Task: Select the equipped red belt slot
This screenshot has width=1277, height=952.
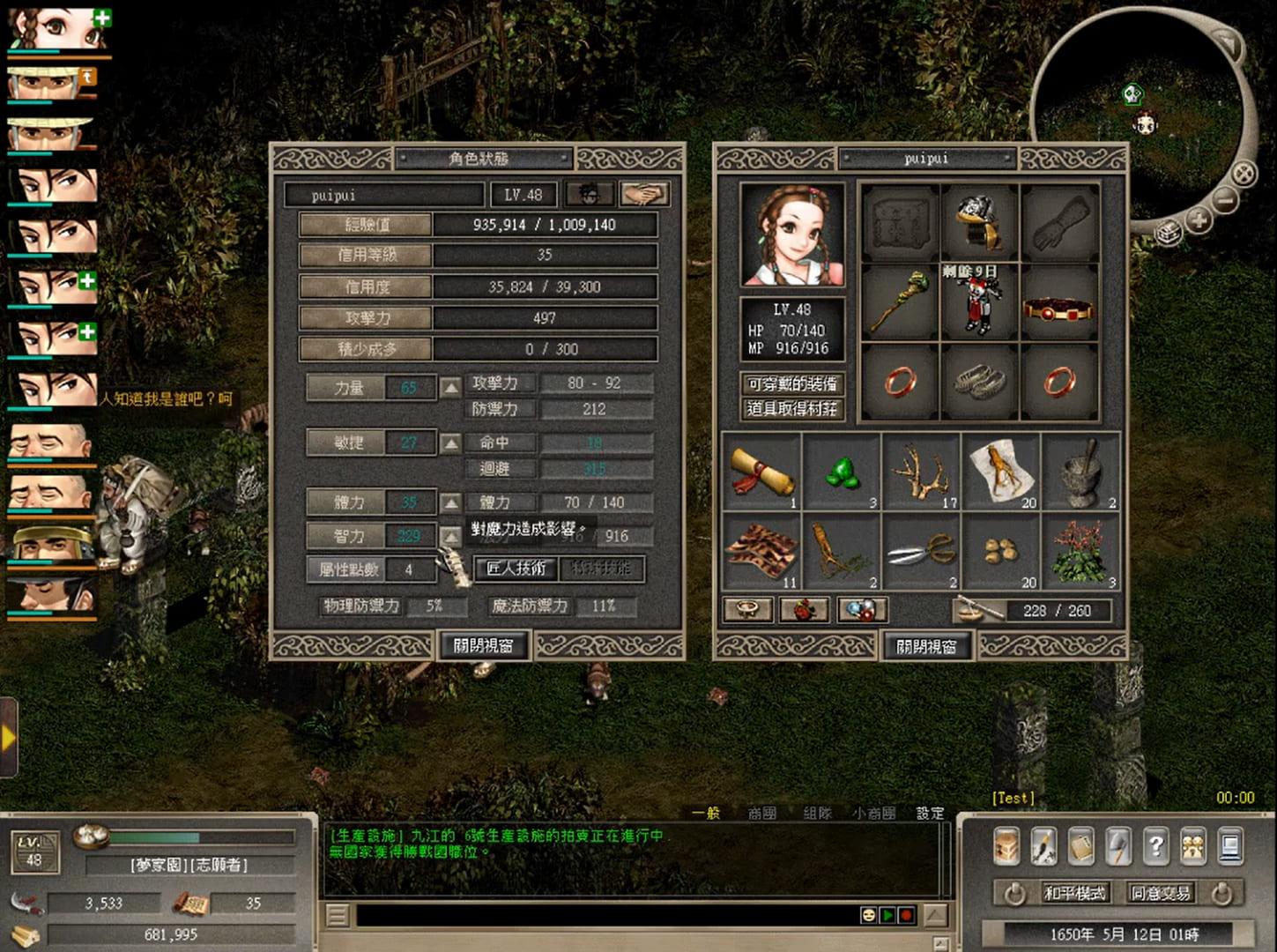Action: (x=1058, y=309)
